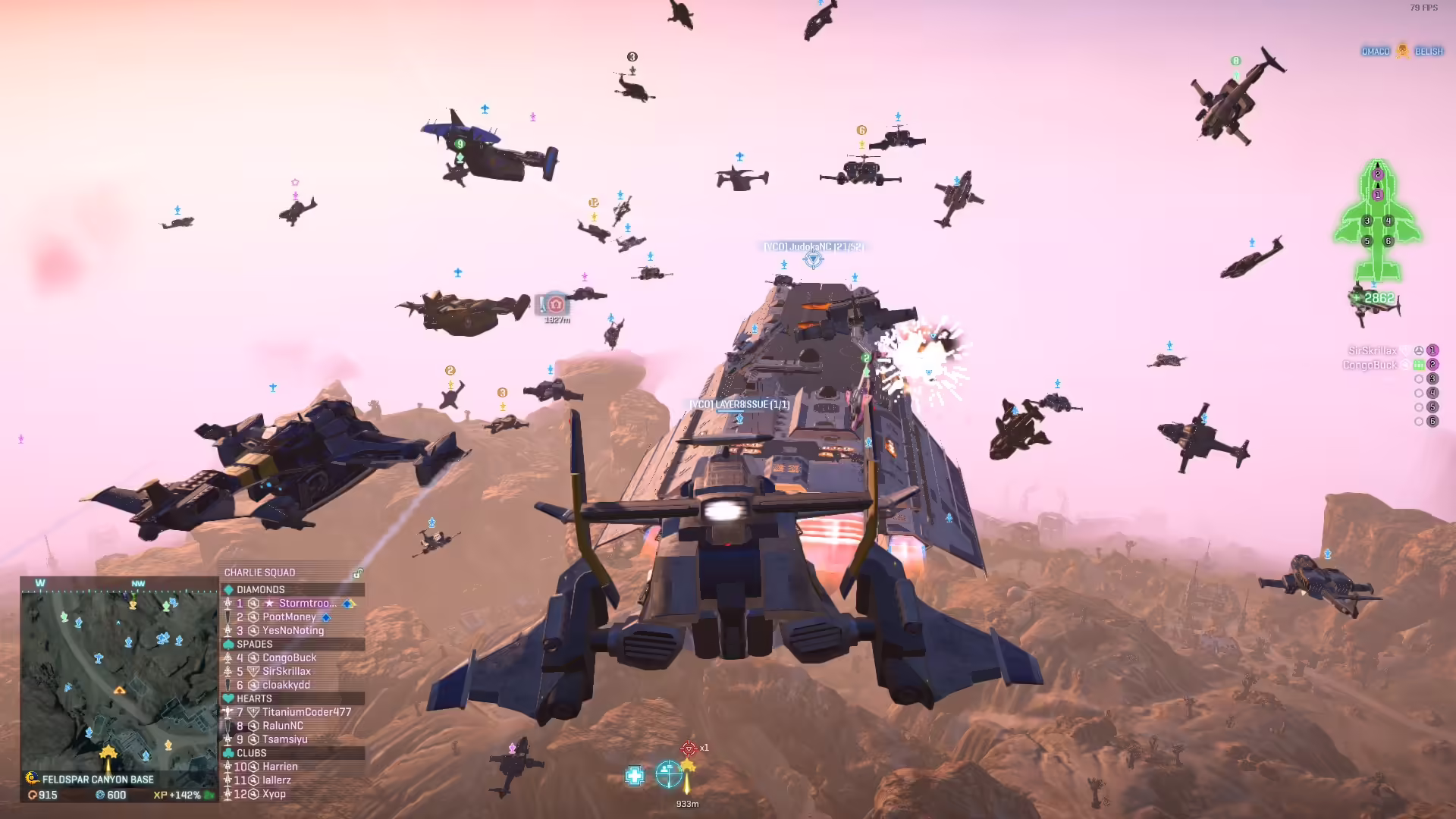
Task: Click the green vehicle seat diagram
Action: [x=1378, y=221]
